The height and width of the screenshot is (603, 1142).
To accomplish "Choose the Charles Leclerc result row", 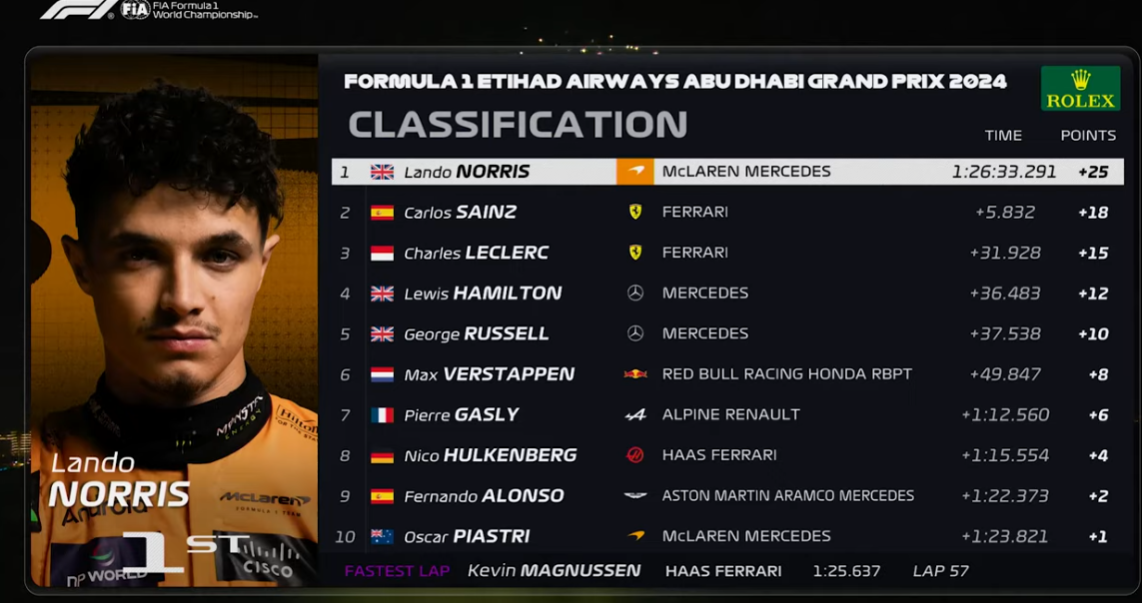I will point(727,253).
